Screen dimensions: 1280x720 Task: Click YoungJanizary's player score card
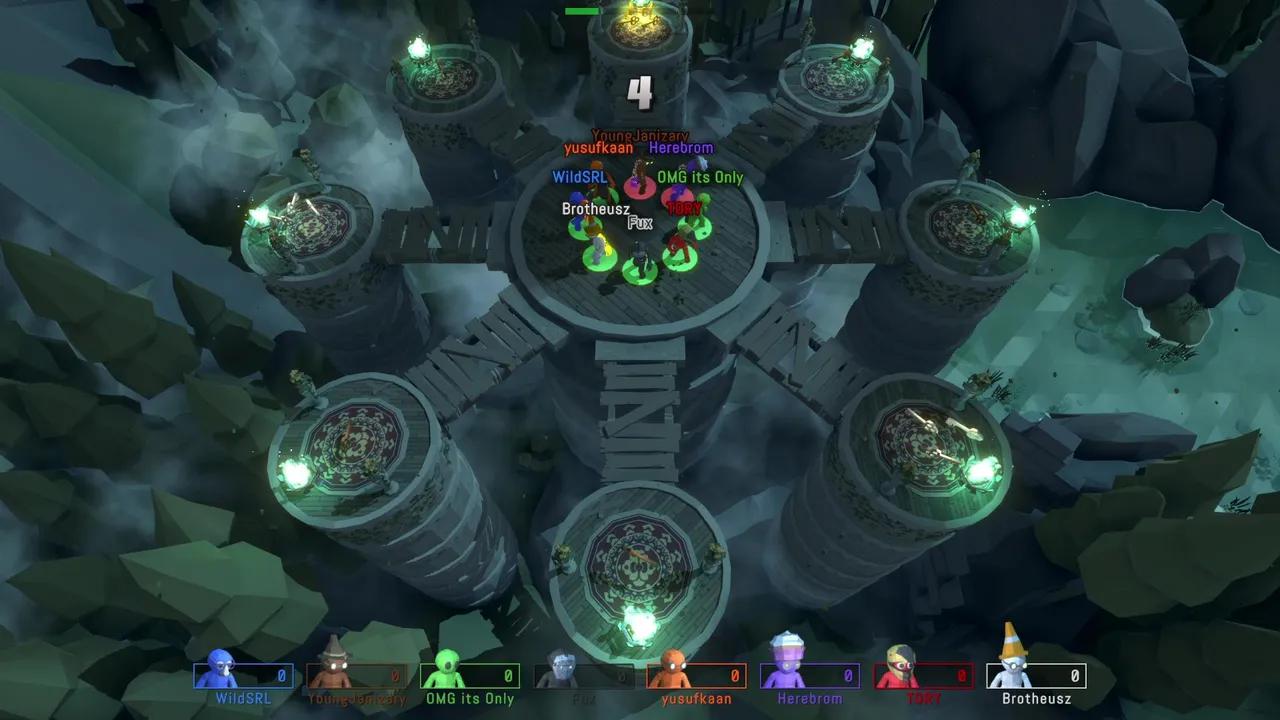357,676
